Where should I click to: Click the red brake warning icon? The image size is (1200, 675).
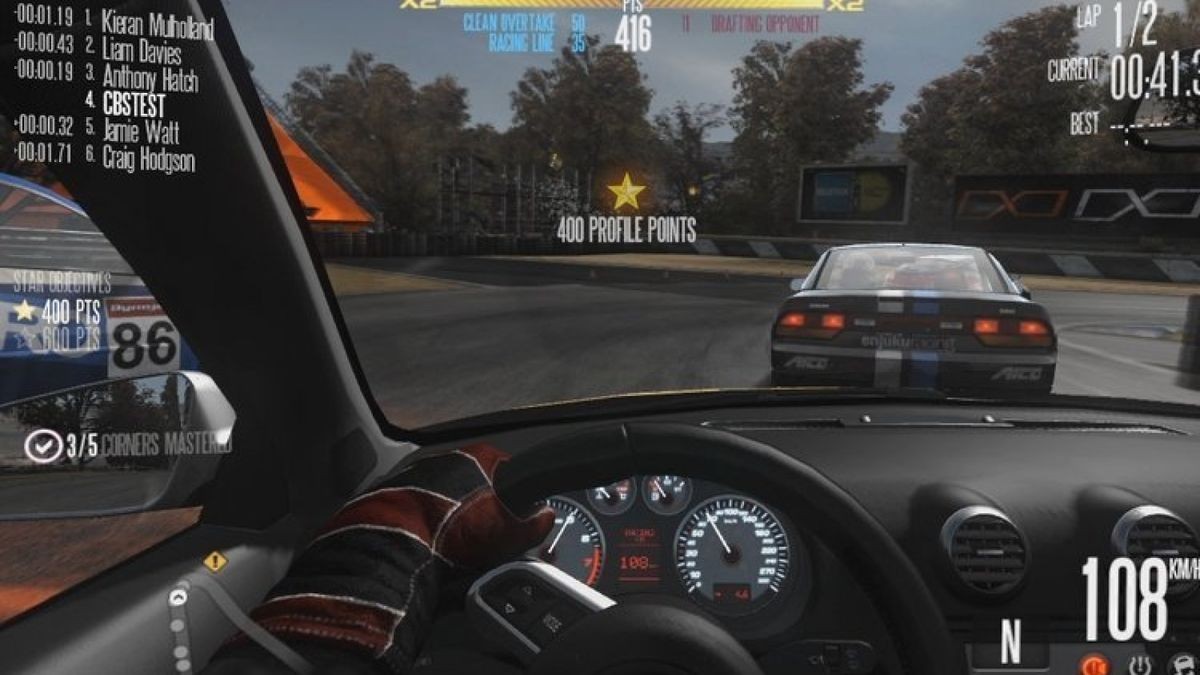1095,664
